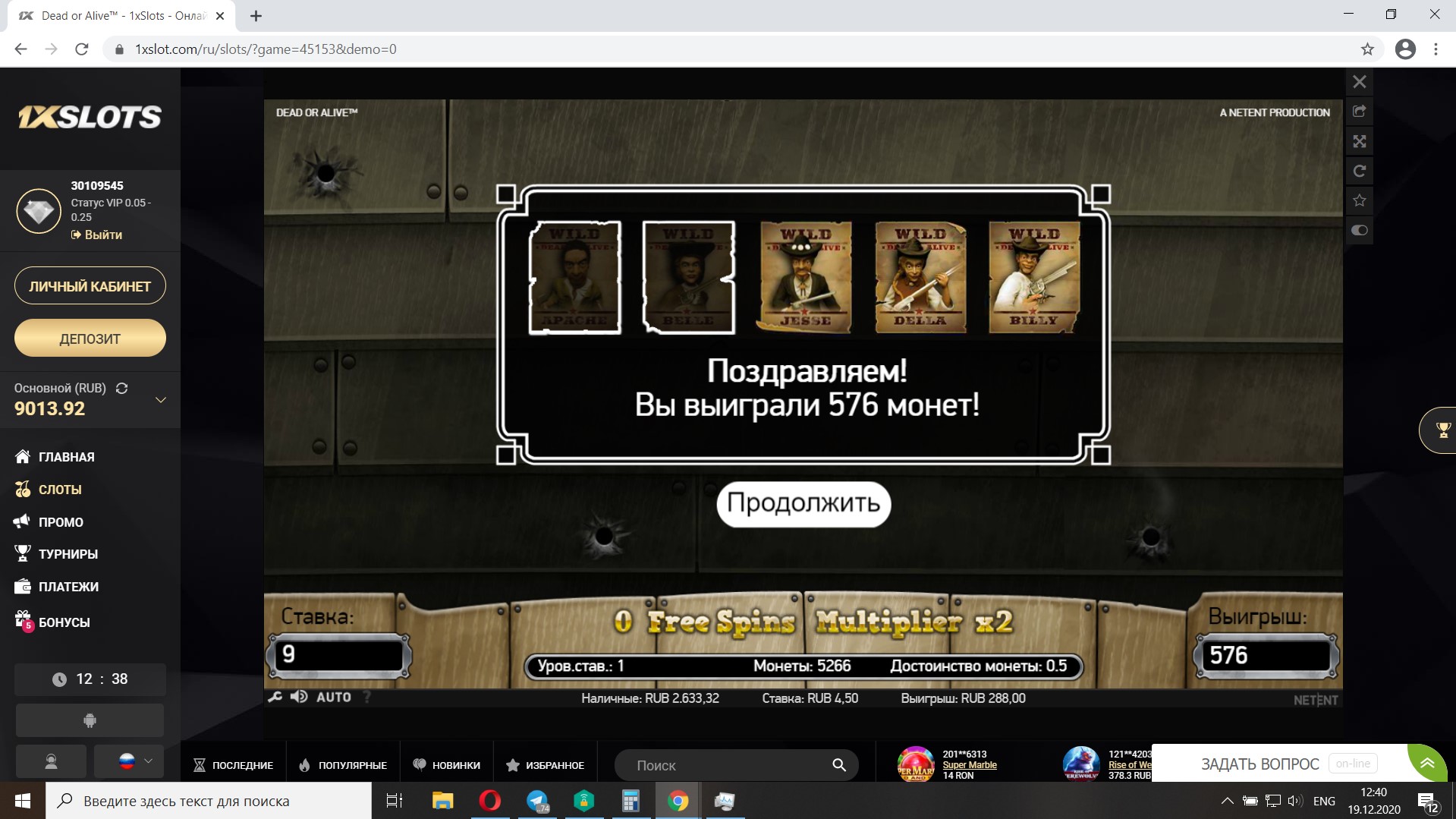Open the ПЛАТЕЖИ payments section
This screenshot has height=819, width=1456.
(x=68, y=587)
